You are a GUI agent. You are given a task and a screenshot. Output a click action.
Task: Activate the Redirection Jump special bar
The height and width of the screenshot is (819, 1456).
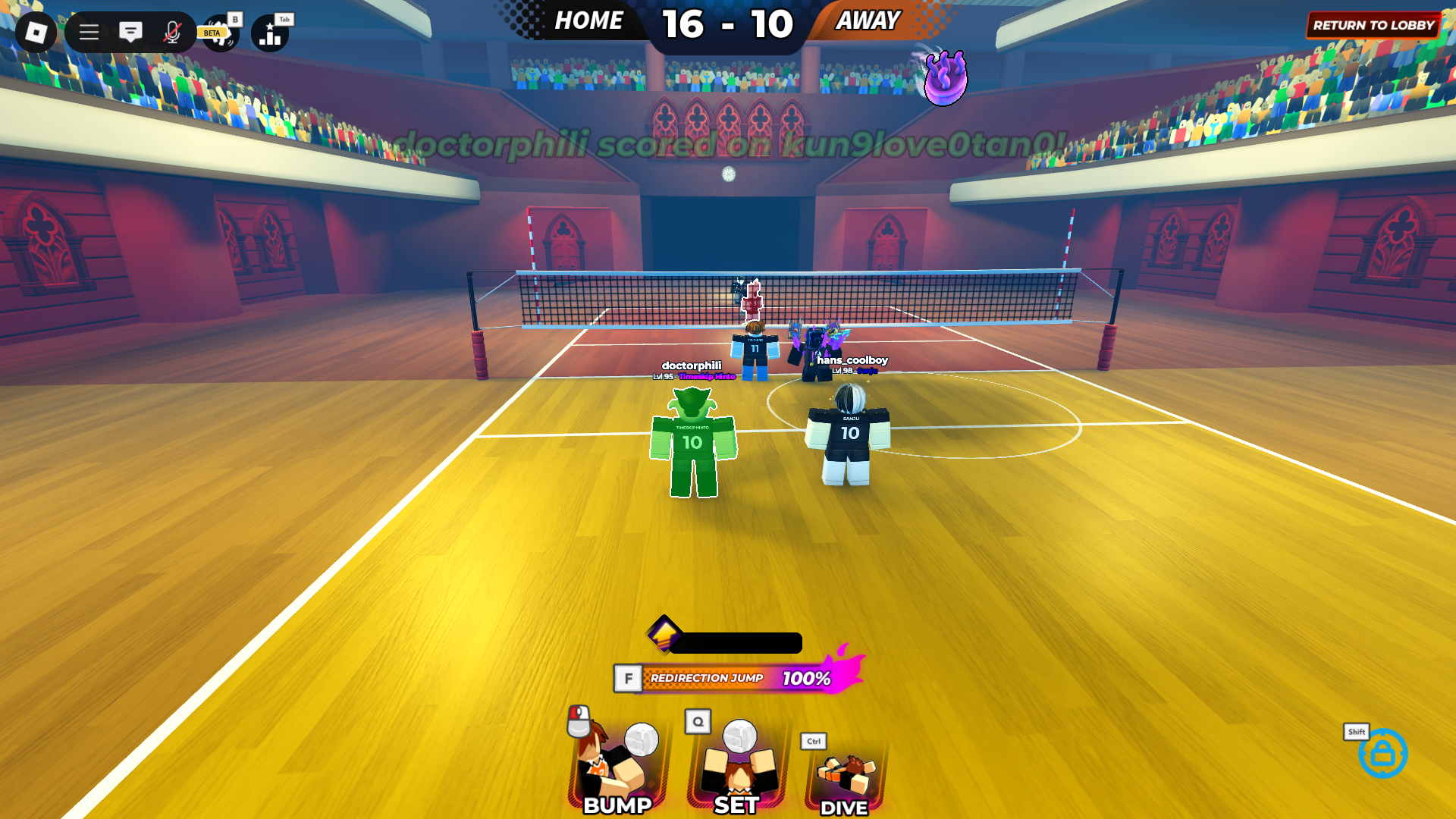[x=736, y=678]
